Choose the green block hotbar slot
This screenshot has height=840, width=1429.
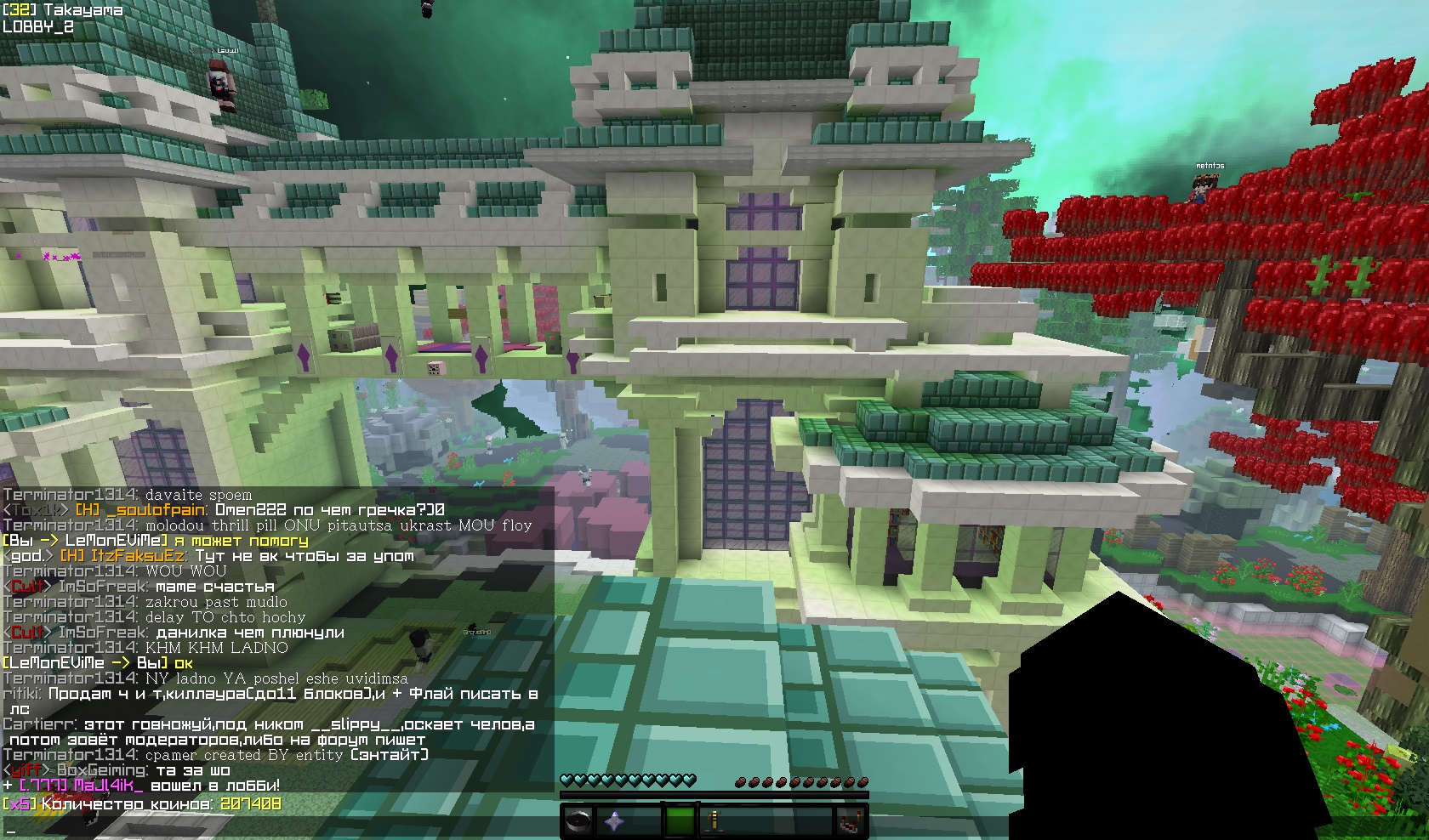click(x=680, y=821)
